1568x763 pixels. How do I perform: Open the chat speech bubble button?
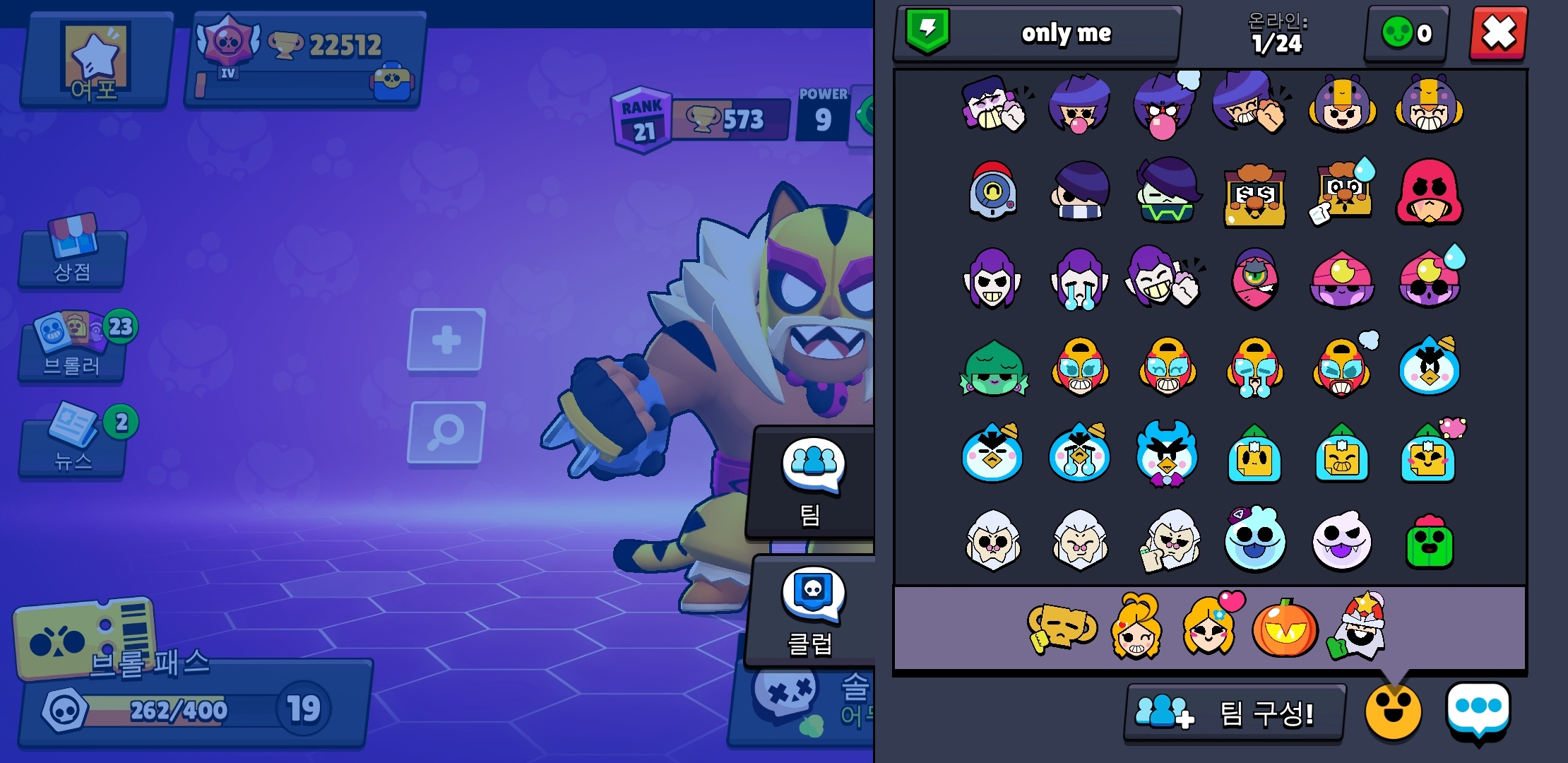(x=1478, y=709)
